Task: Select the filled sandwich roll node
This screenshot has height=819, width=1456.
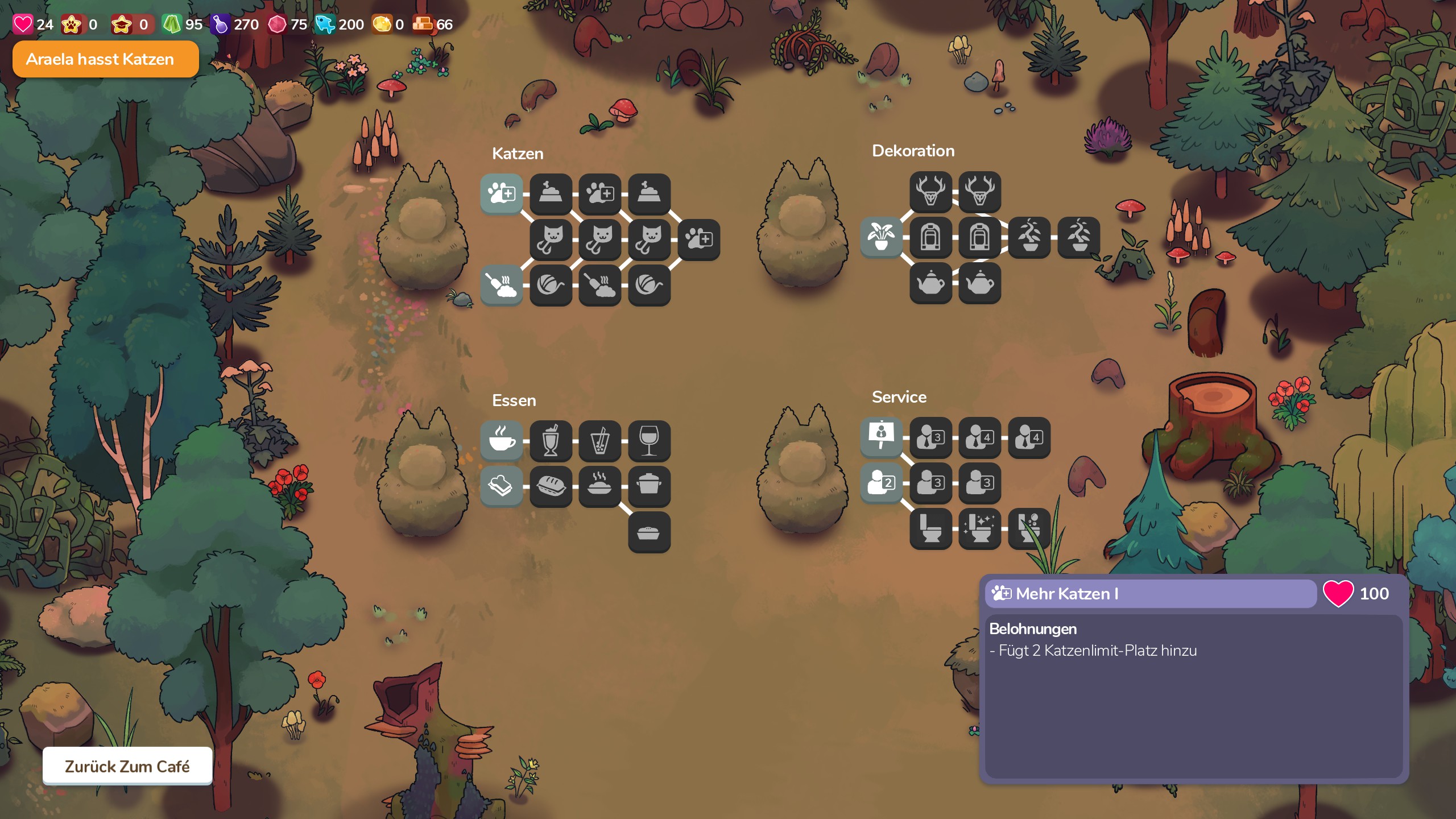Action: [551, 486]
